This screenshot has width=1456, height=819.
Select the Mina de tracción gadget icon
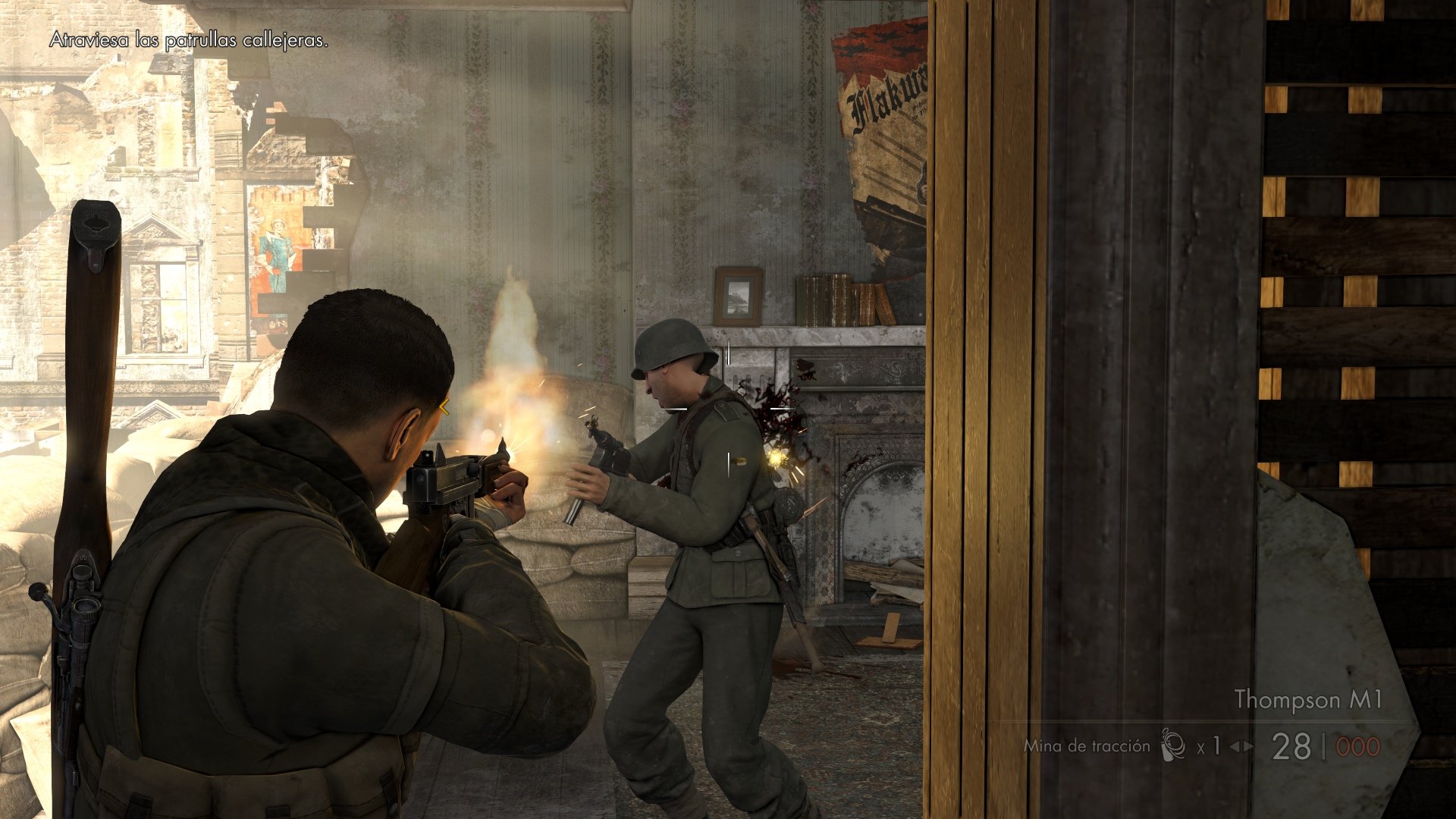tap(1172, 745)
